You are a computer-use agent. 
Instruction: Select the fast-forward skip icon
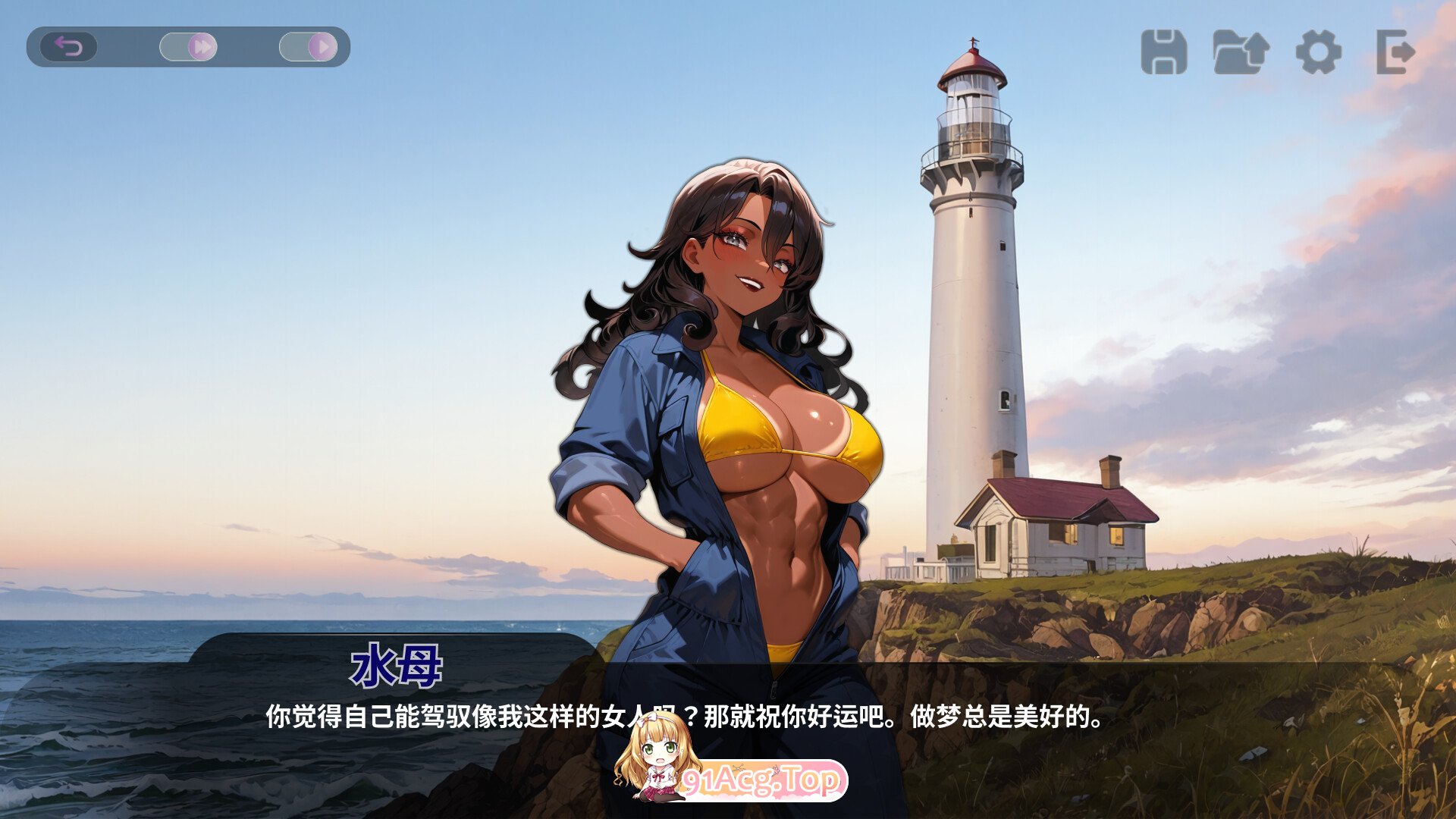click(x=203, y=46)
